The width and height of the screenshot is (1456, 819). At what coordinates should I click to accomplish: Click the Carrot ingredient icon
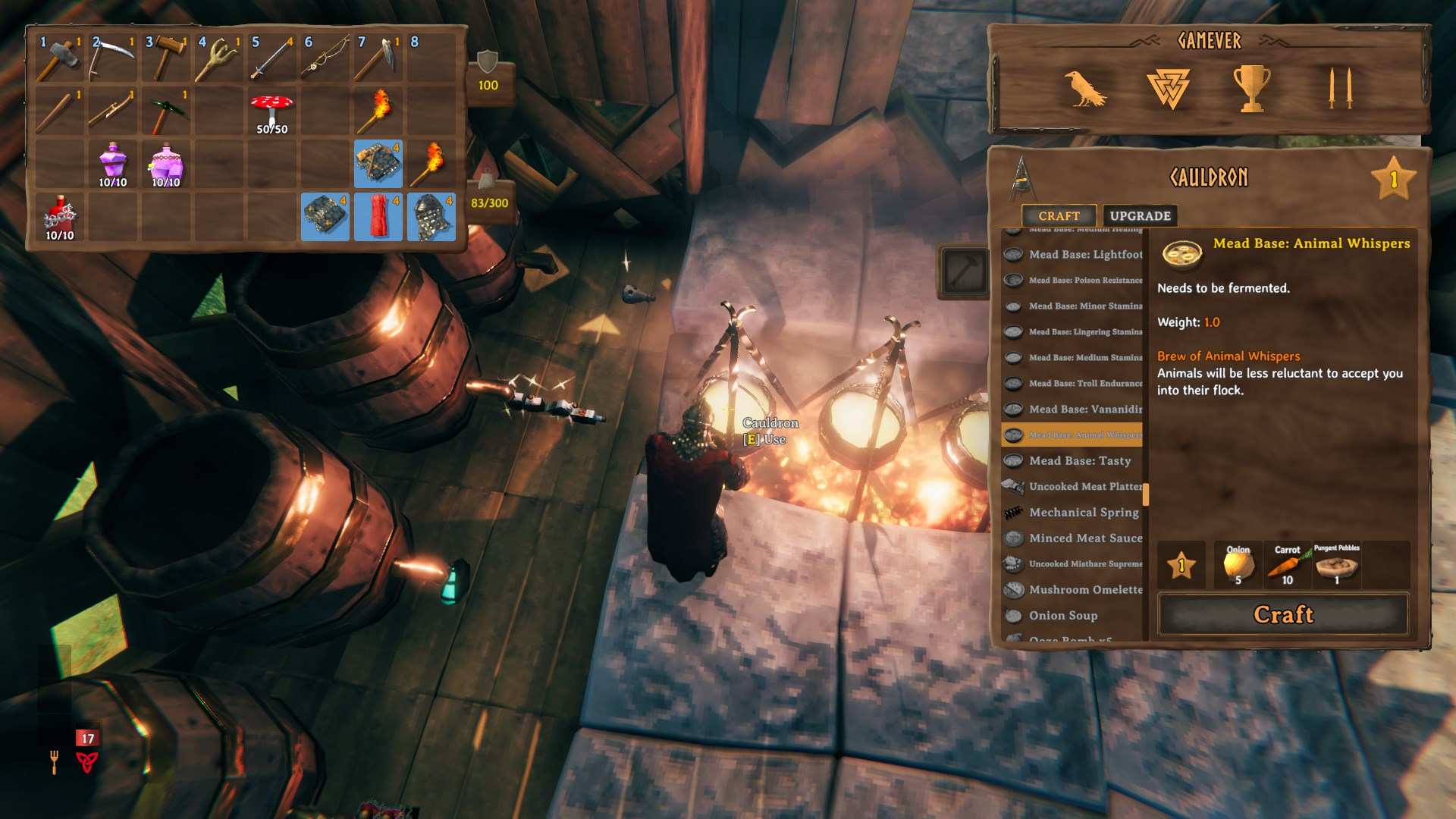point(1287,564)
